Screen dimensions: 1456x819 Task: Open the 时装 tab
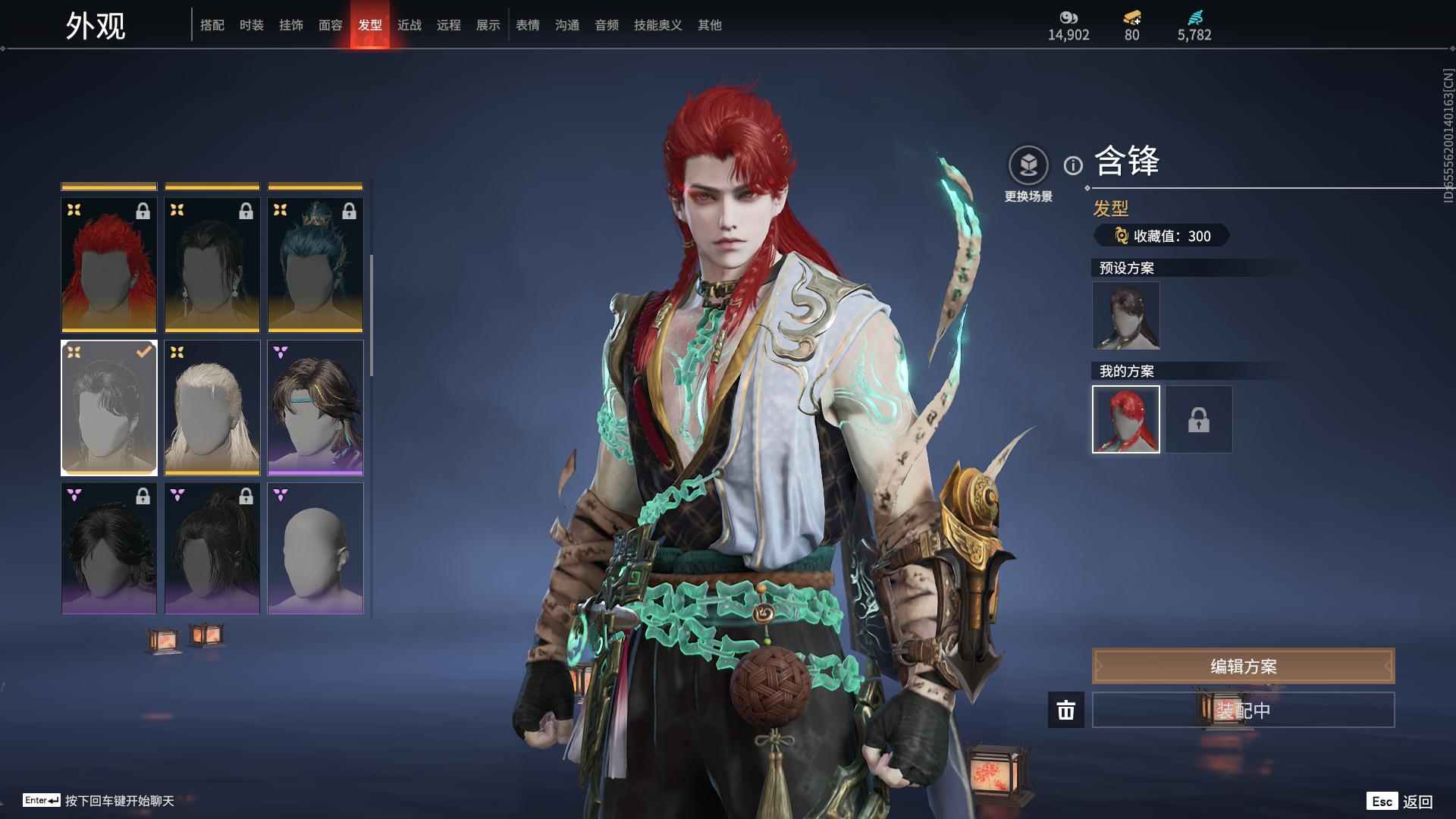(x=251, y=25)
